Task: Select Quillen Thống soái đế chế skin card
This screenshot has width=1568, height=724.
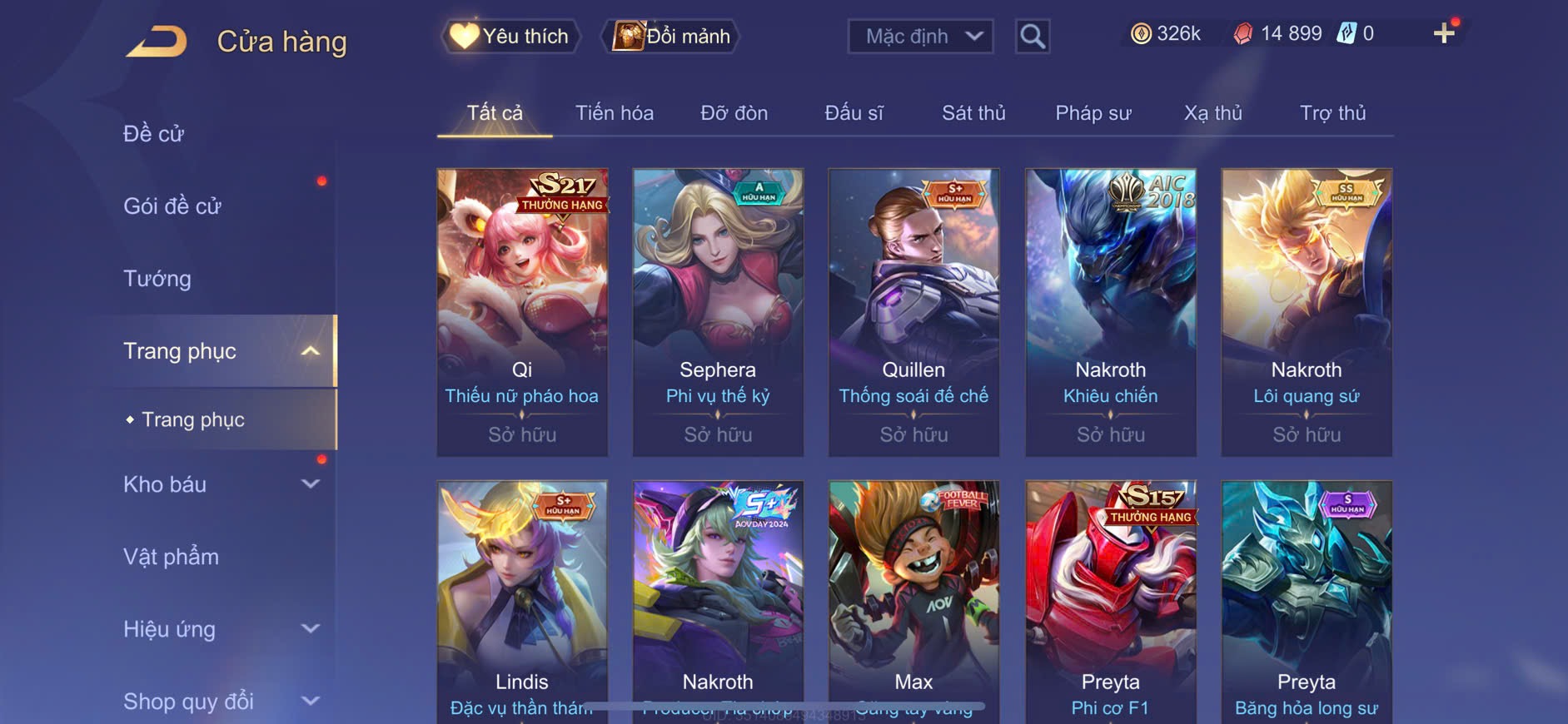Action: tap(913, 312)
